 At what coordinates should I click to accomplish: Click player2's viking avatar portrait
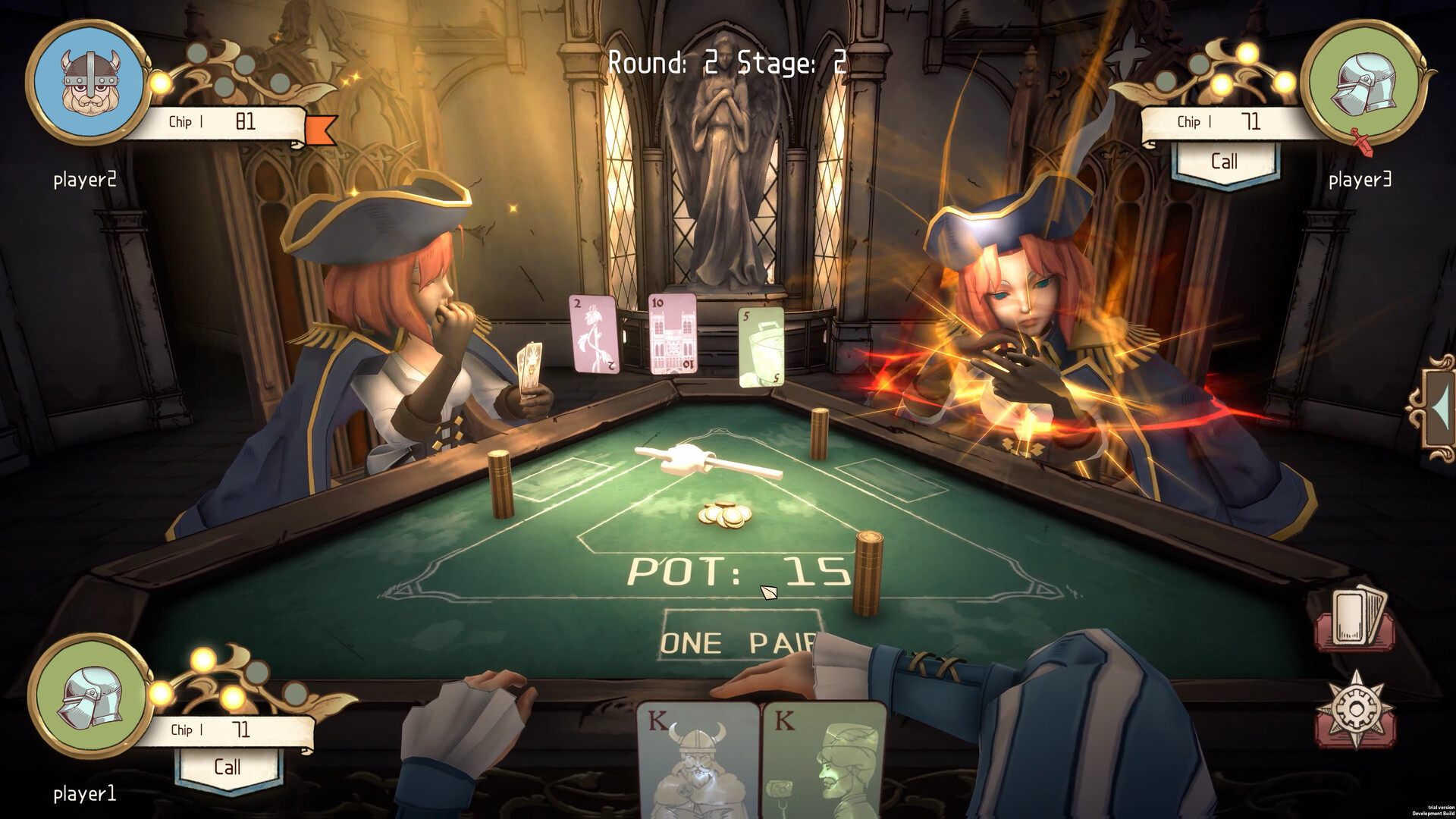87,82
